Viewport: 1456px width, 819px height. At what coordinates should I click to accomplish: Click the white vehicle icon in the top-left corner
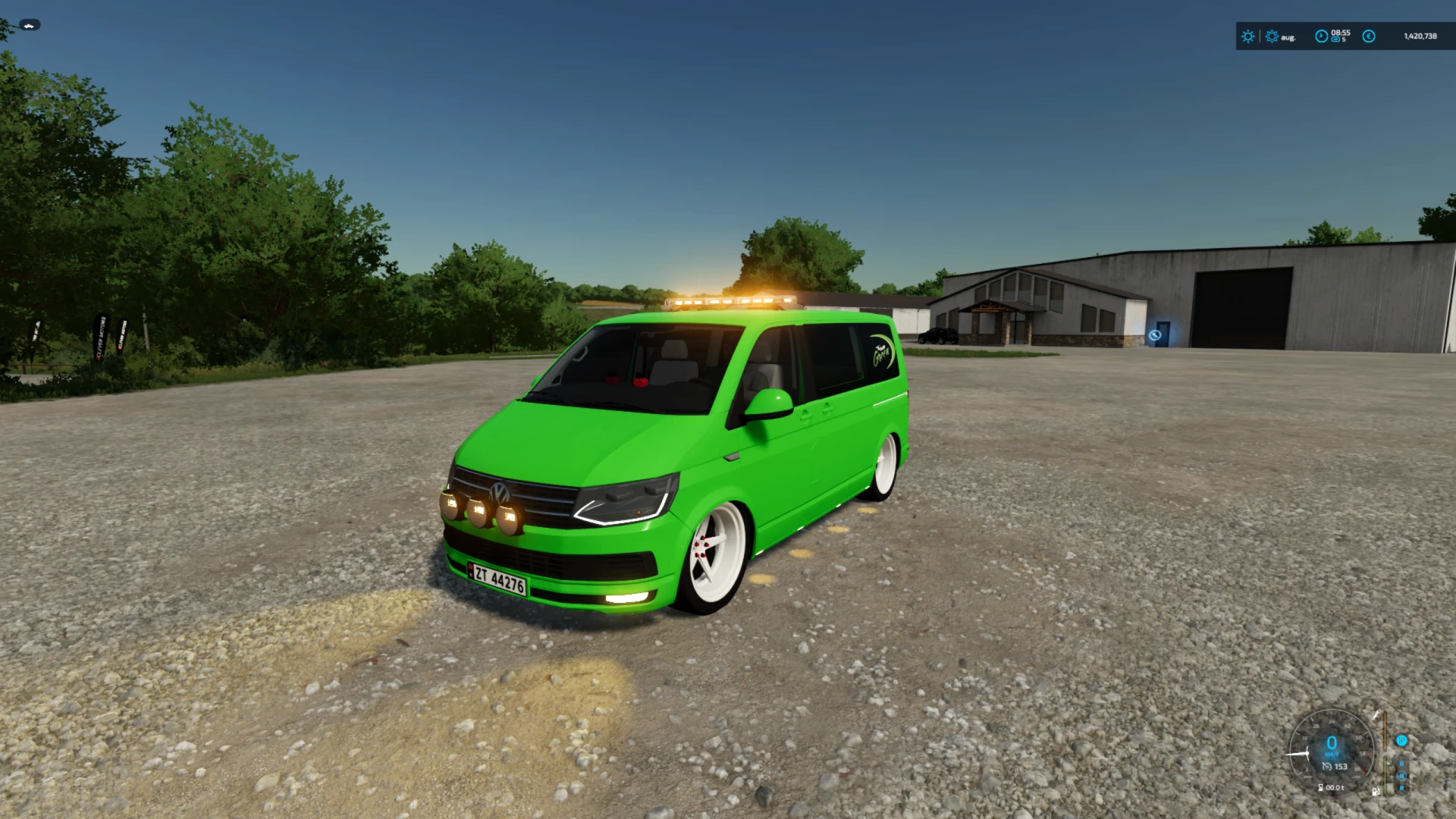point(28,24)
